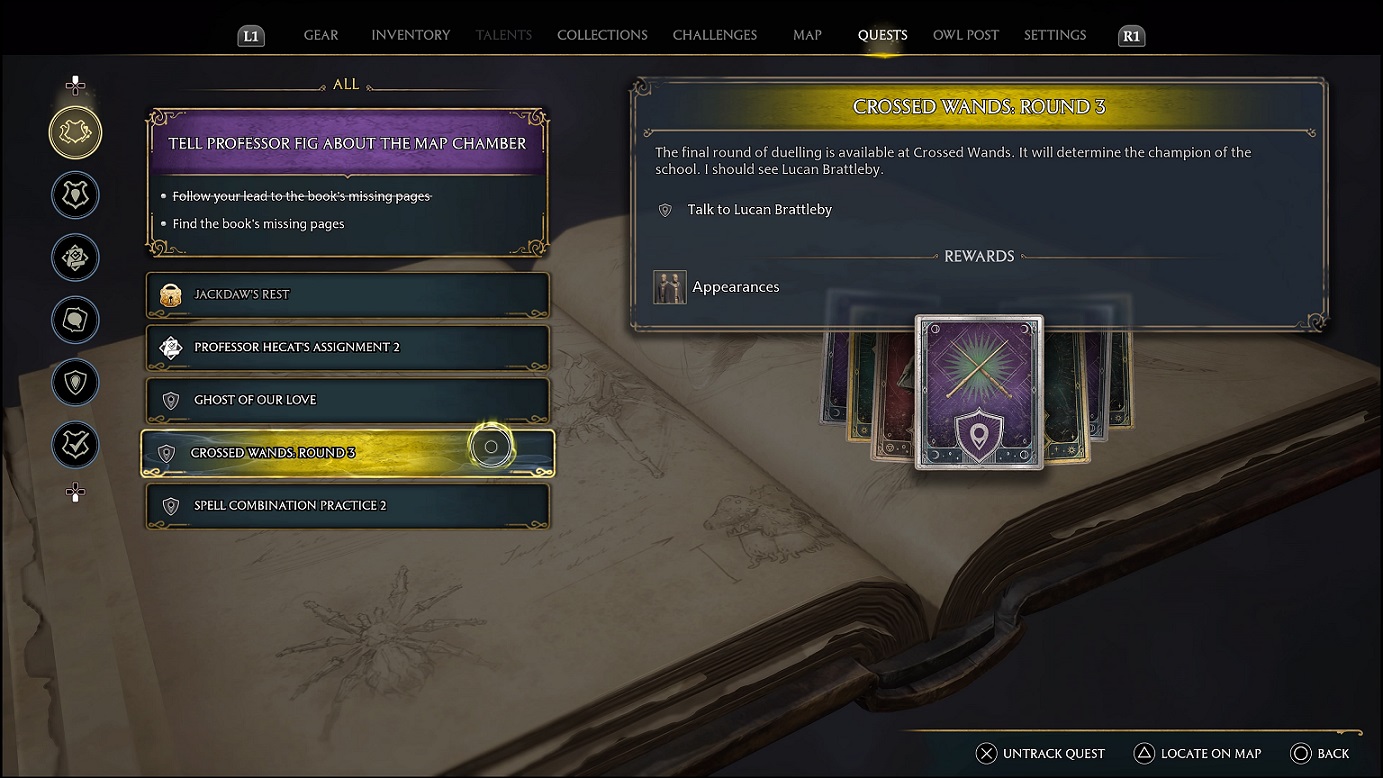Click the Back button
Viewport: 1383px width, 778px height.
(x=1320, y=753)
